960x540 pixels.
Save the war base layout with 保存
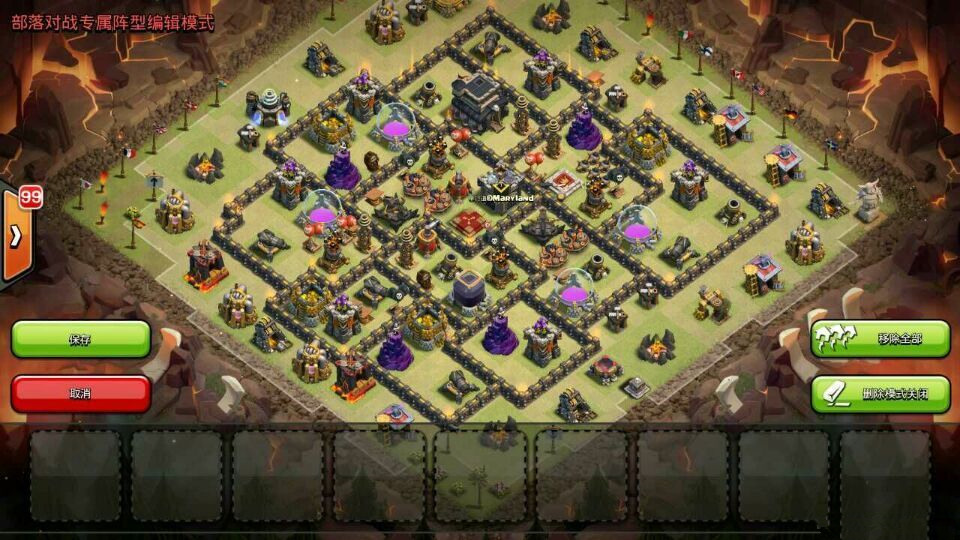[x=80, y=339]
